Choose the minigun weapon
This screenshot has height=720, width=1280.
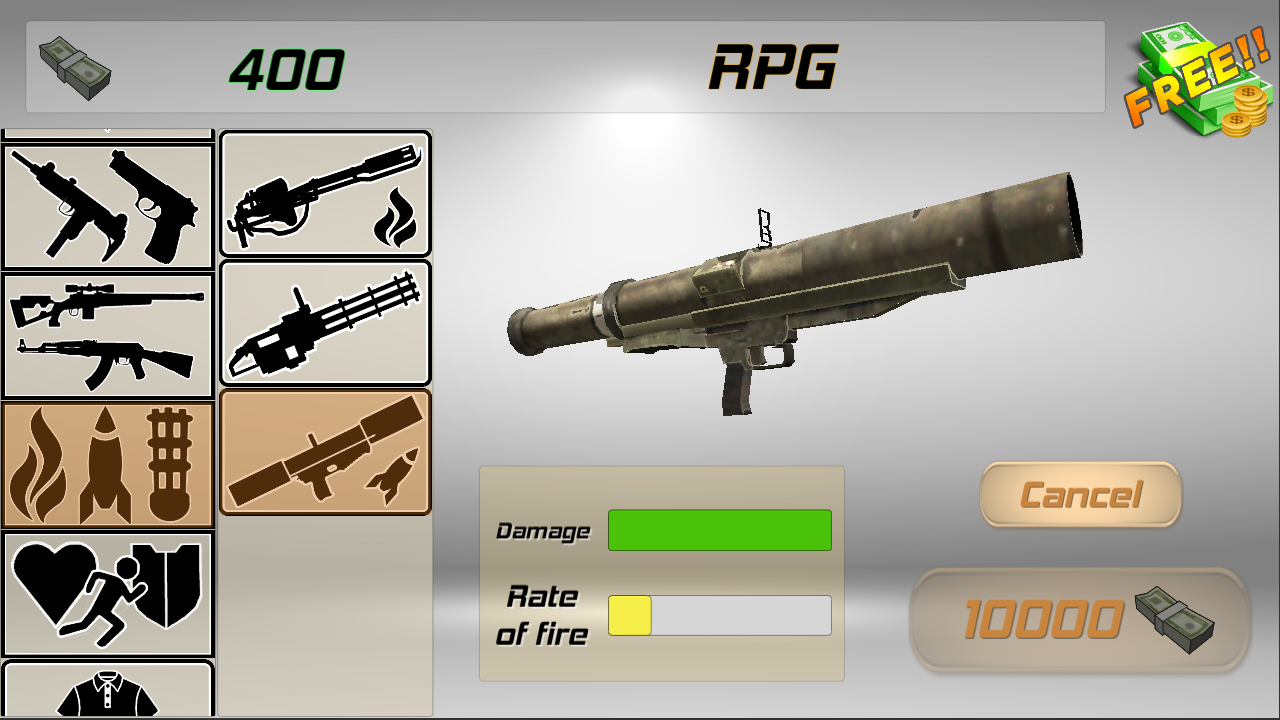click(325, 321)
